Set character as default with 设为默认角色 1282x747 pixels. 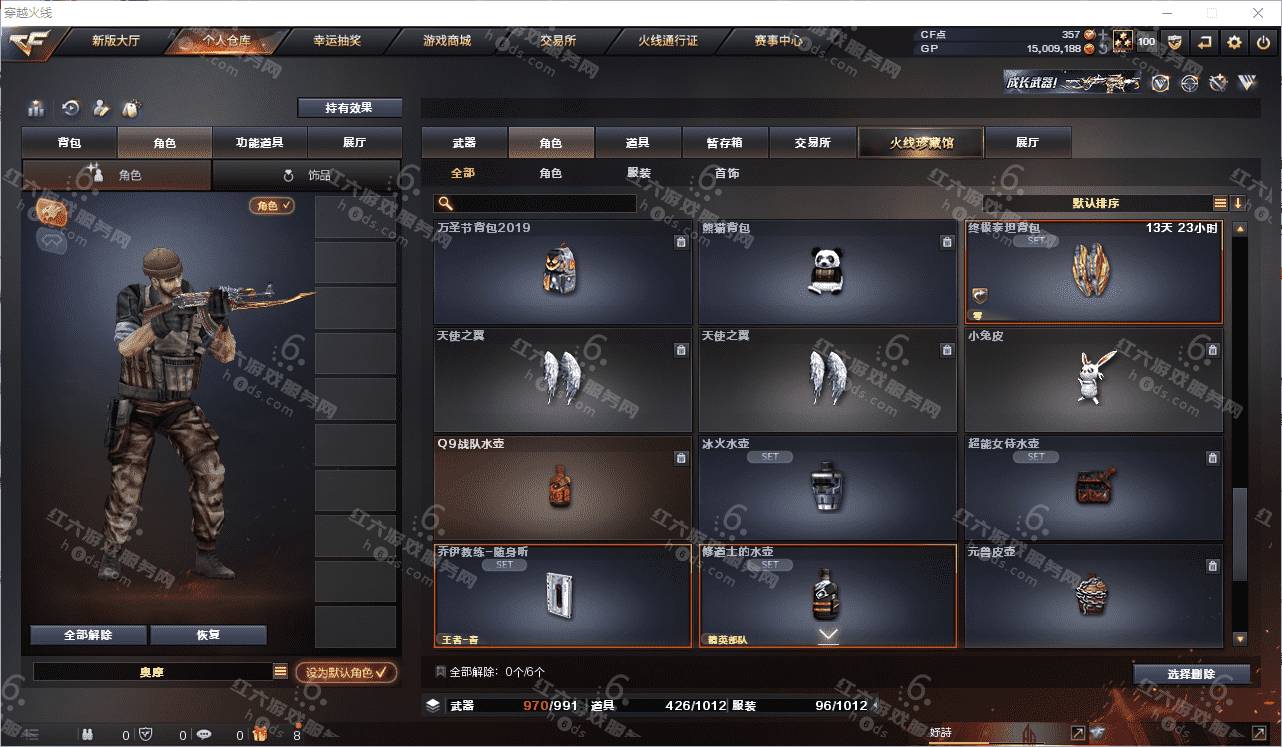pyautogui.click(x=346, y=673)
